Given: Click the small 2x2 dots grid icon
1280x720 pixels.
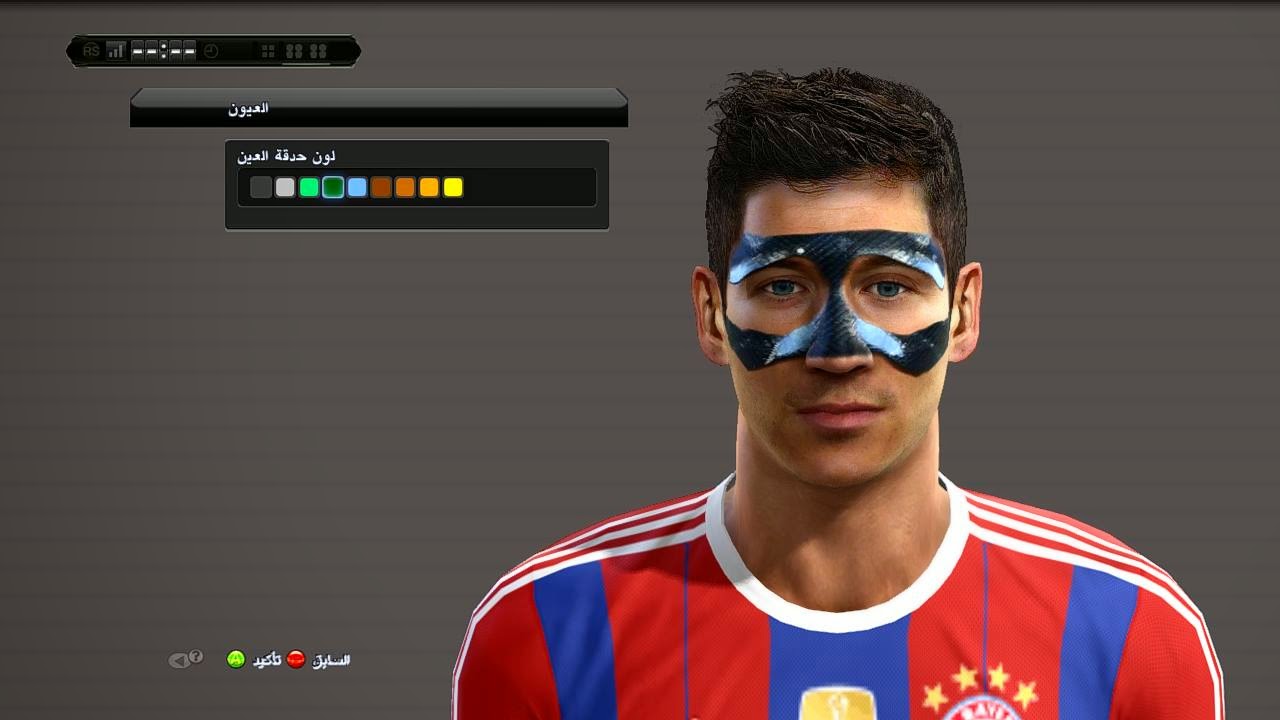Looking at the screenshot, I should [x=268, y=50].
